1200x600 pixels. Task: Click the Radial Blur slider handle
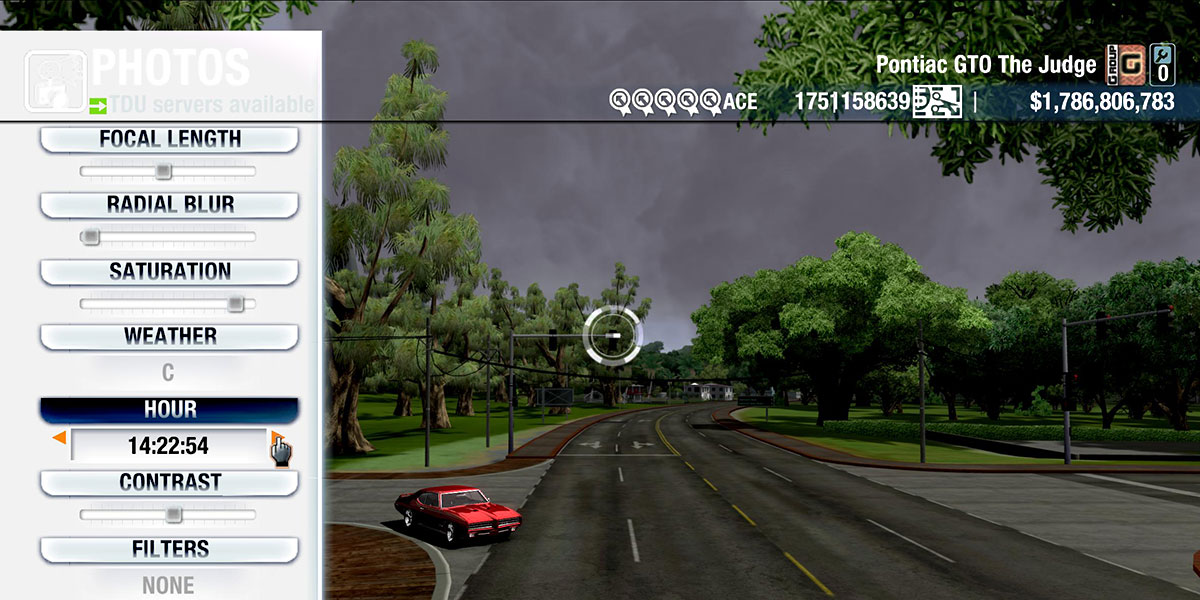coord(91,237)
